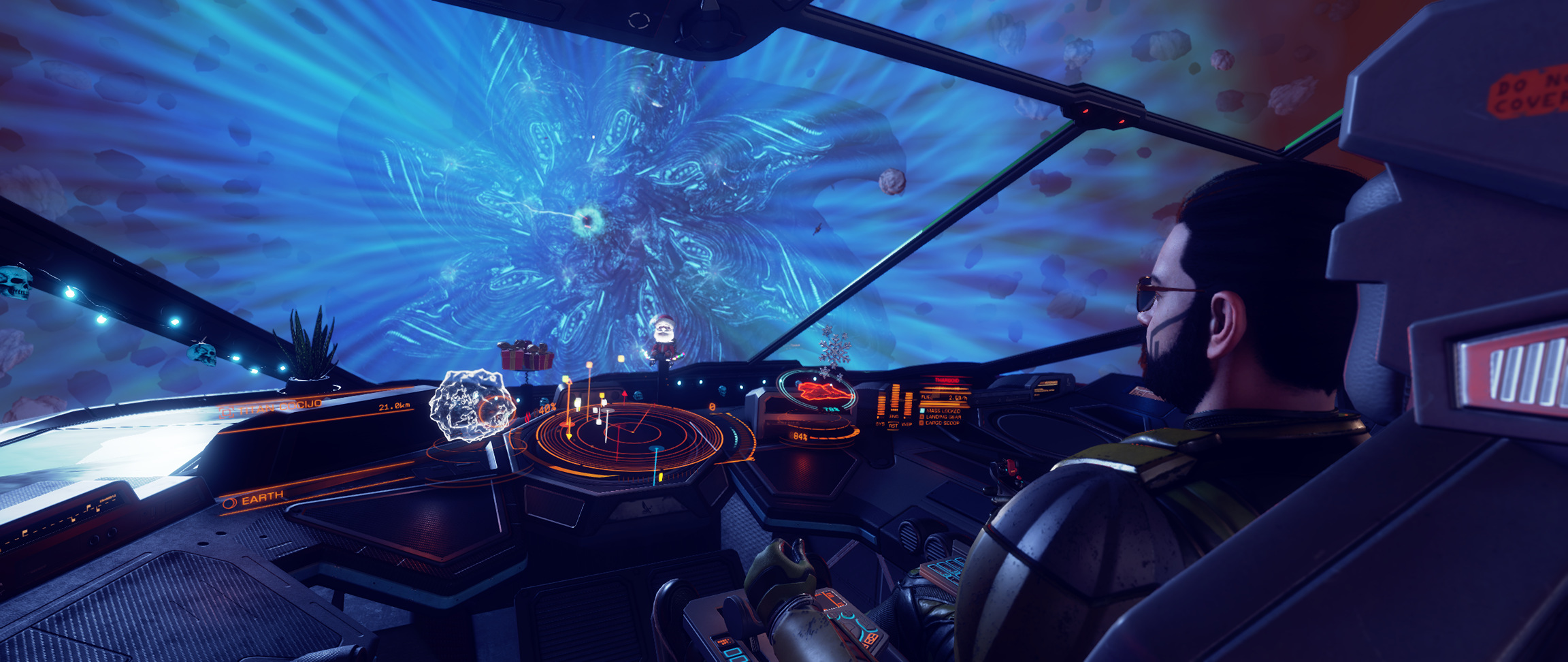The image size is (1568, 662).
Task: Boost power to WEP pips
Action: (907, 424)
